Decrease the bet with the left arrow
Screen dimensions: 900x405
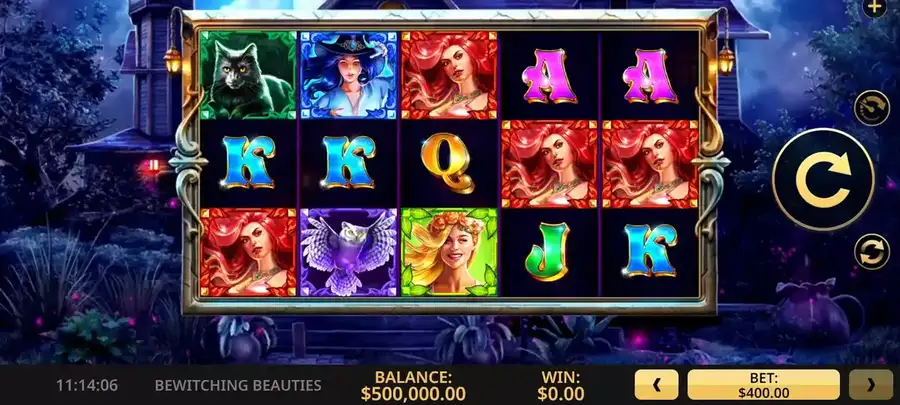click(657, 384)
